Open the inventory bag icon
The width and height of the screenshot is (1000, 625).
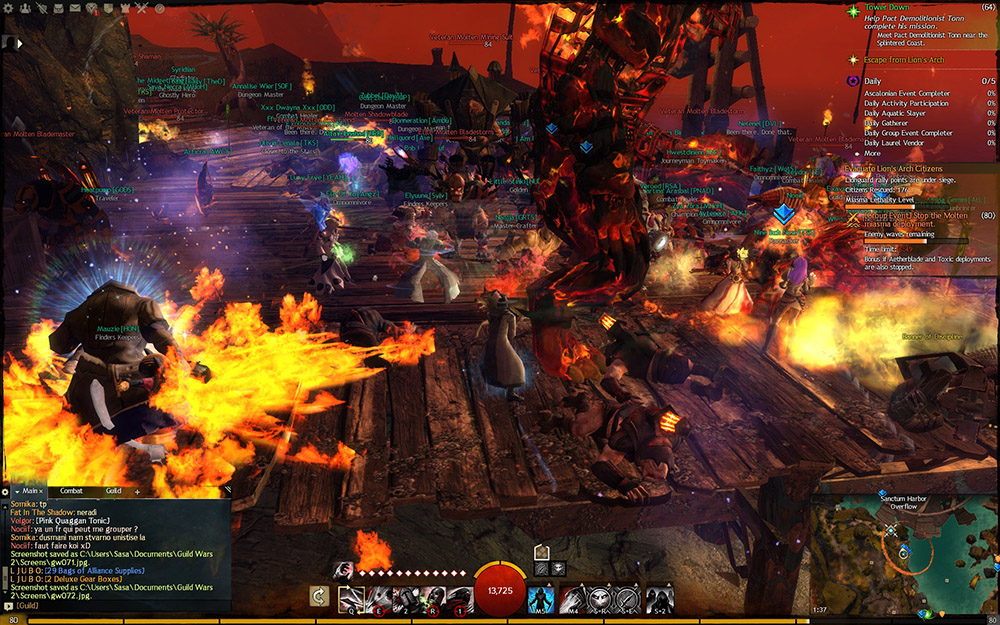[x=57, y=9]
